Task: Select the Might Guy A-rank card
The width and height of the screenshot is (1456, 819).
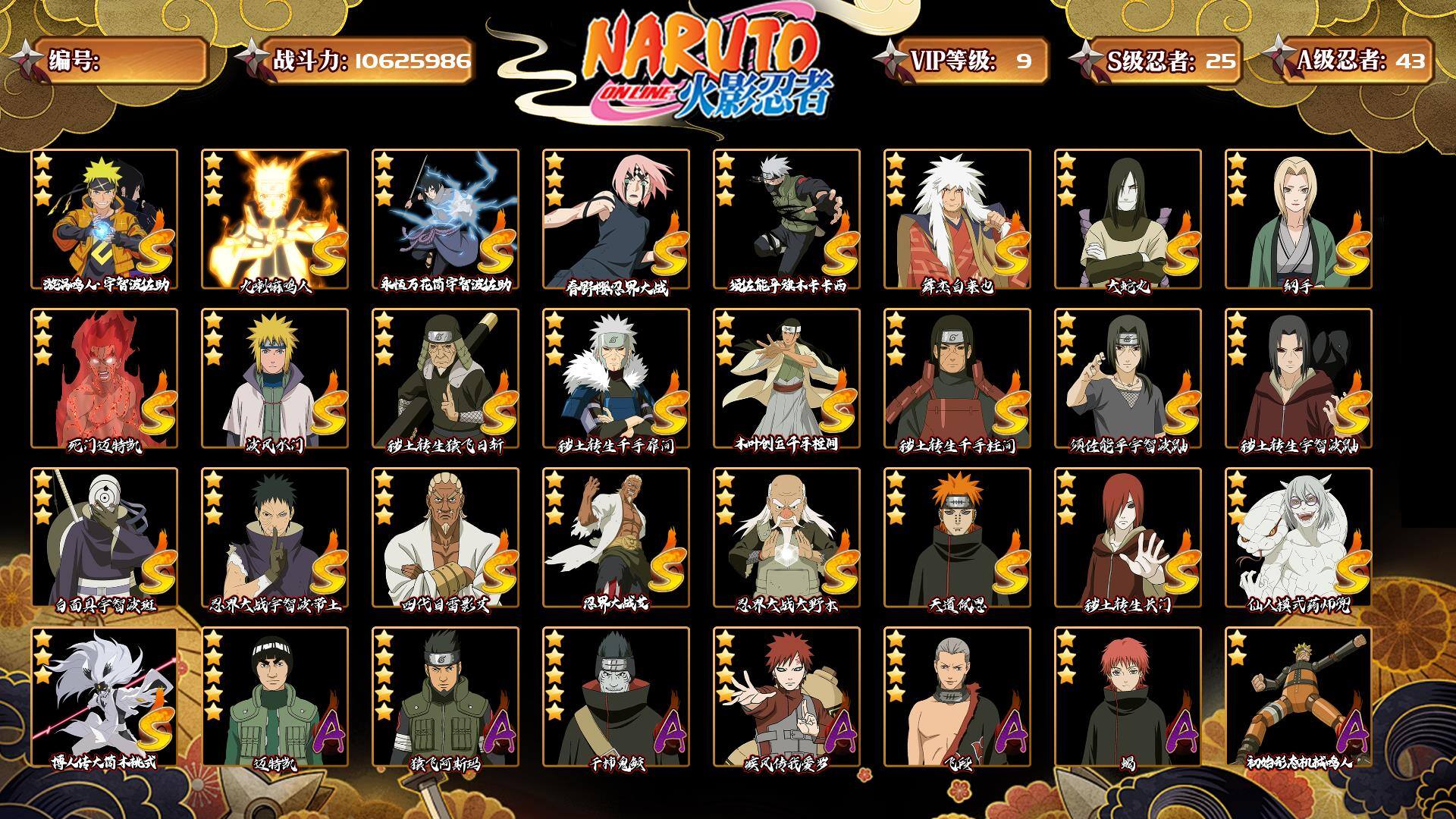Action: [x=275, y=697]
